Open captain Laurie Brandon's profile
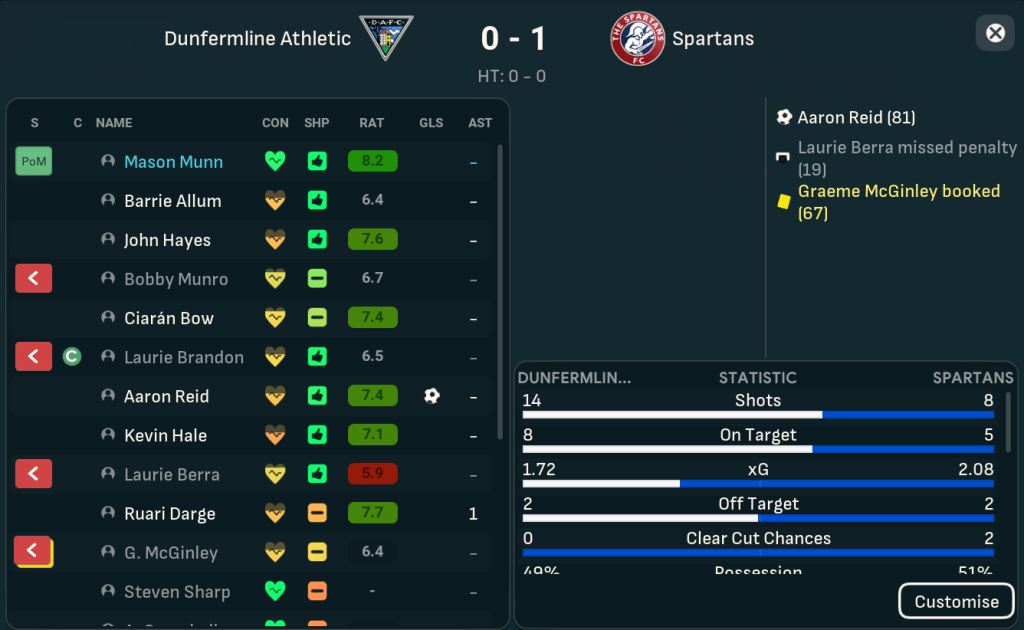Screen dimensions: 1024x630 coord(183,357)
